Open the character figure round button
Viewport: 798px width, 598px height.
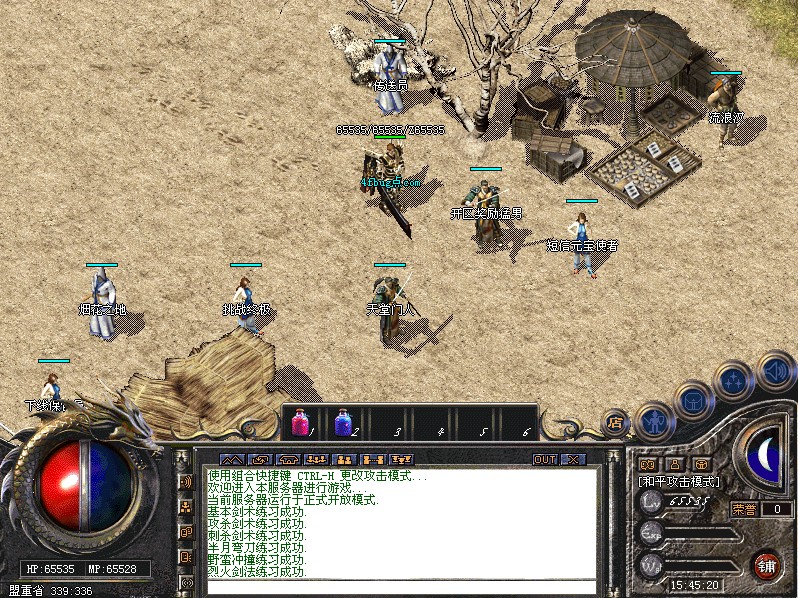tap(653, 420)
